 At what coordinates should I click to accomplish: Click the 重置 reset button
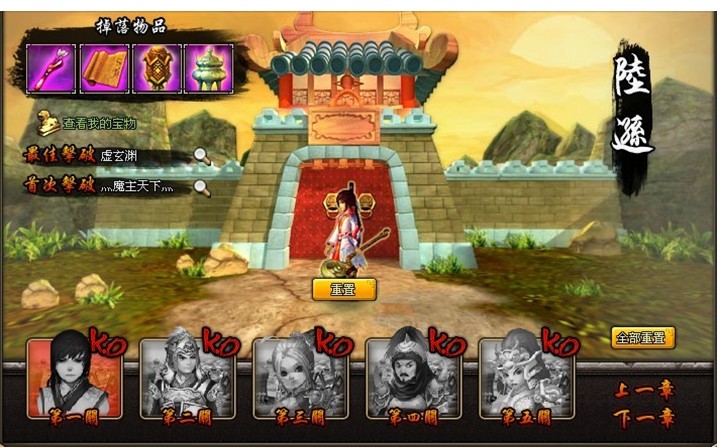click(344, 290)
